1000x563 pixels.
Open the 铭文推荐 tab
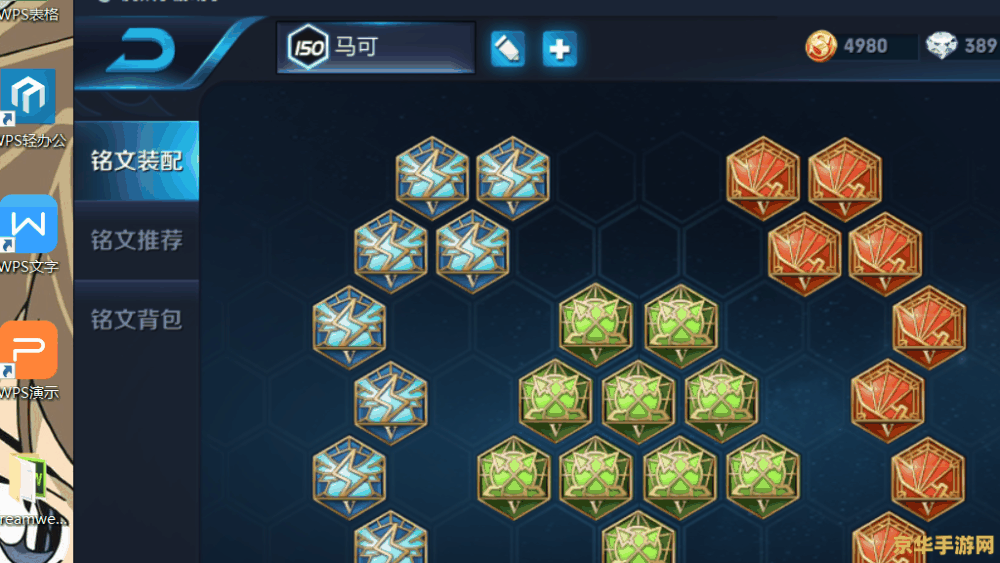coord(137,240)
